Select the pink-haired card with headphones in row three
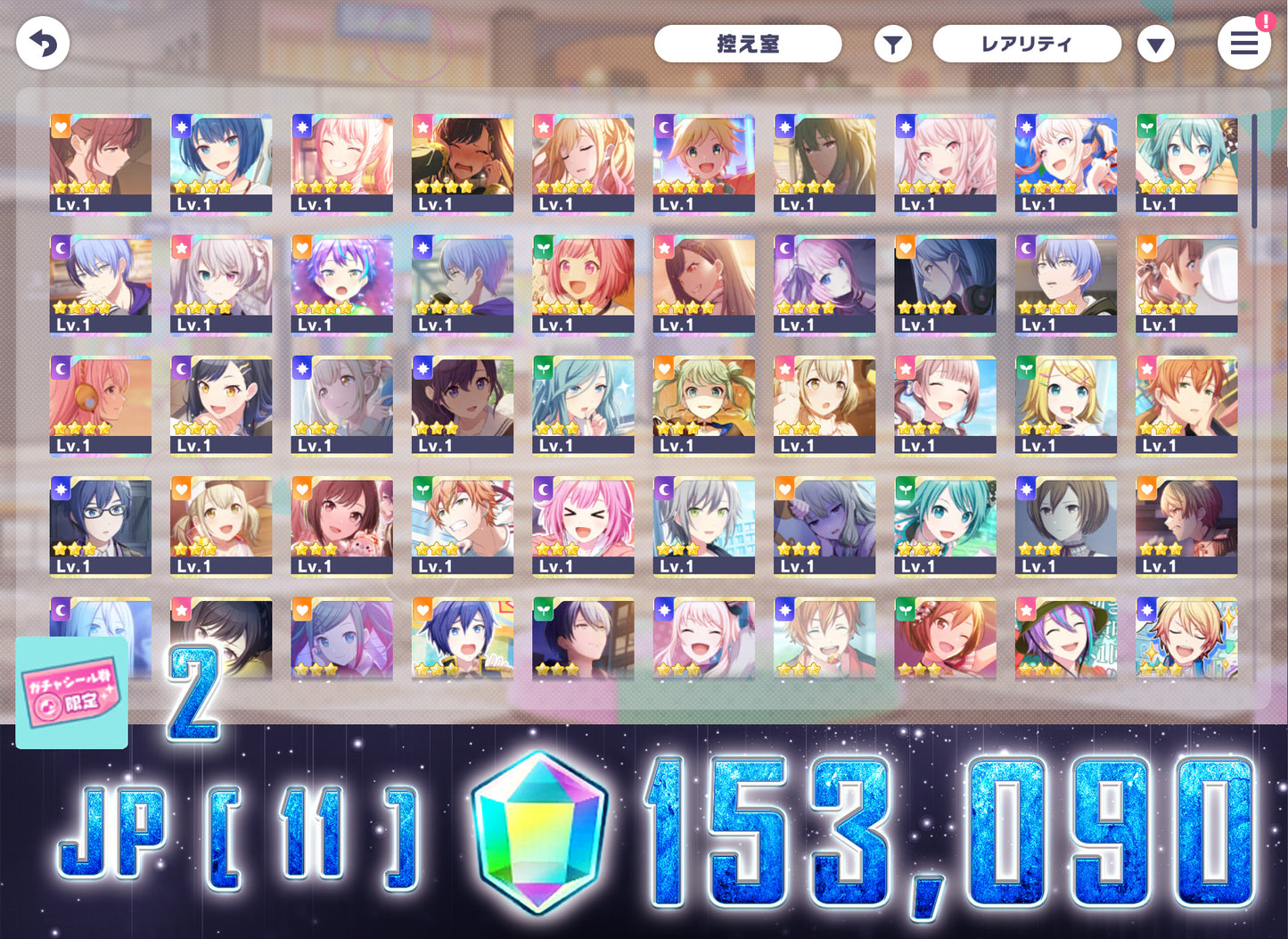Viewport: 1288px width, 939px height. (x=101, y=406)
